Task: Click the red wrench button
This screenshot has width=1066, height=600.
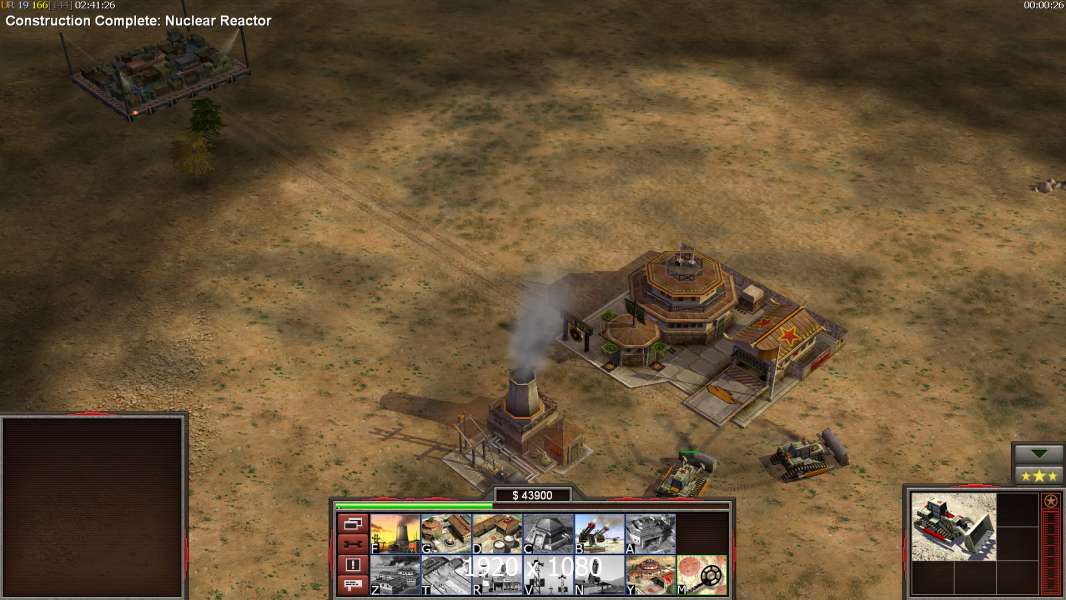Action: point(352,544)
